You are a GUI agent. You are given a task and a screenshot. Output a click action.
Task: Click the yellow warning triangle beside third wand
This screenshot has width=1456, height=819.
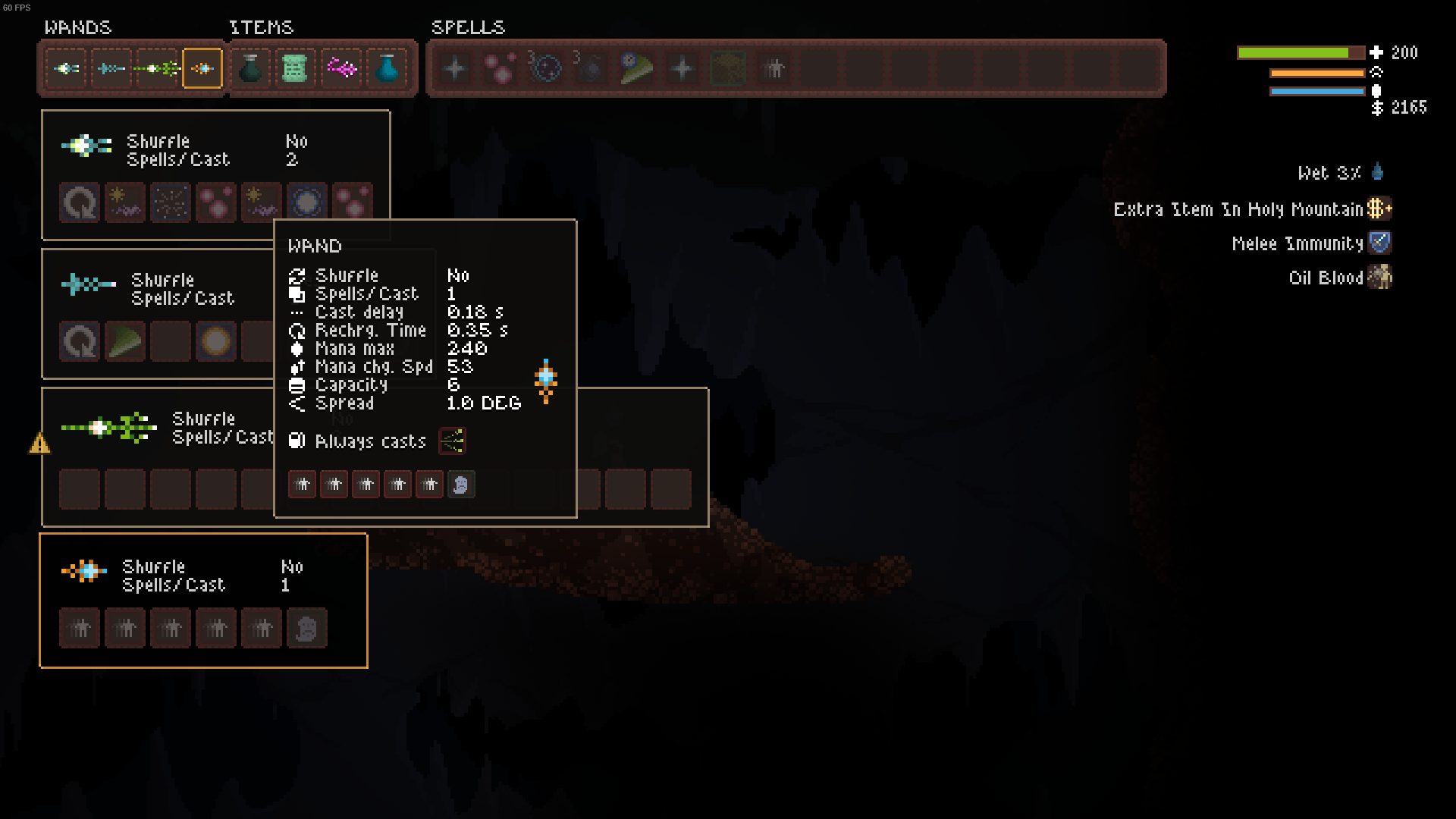click(x=39, y=443)
